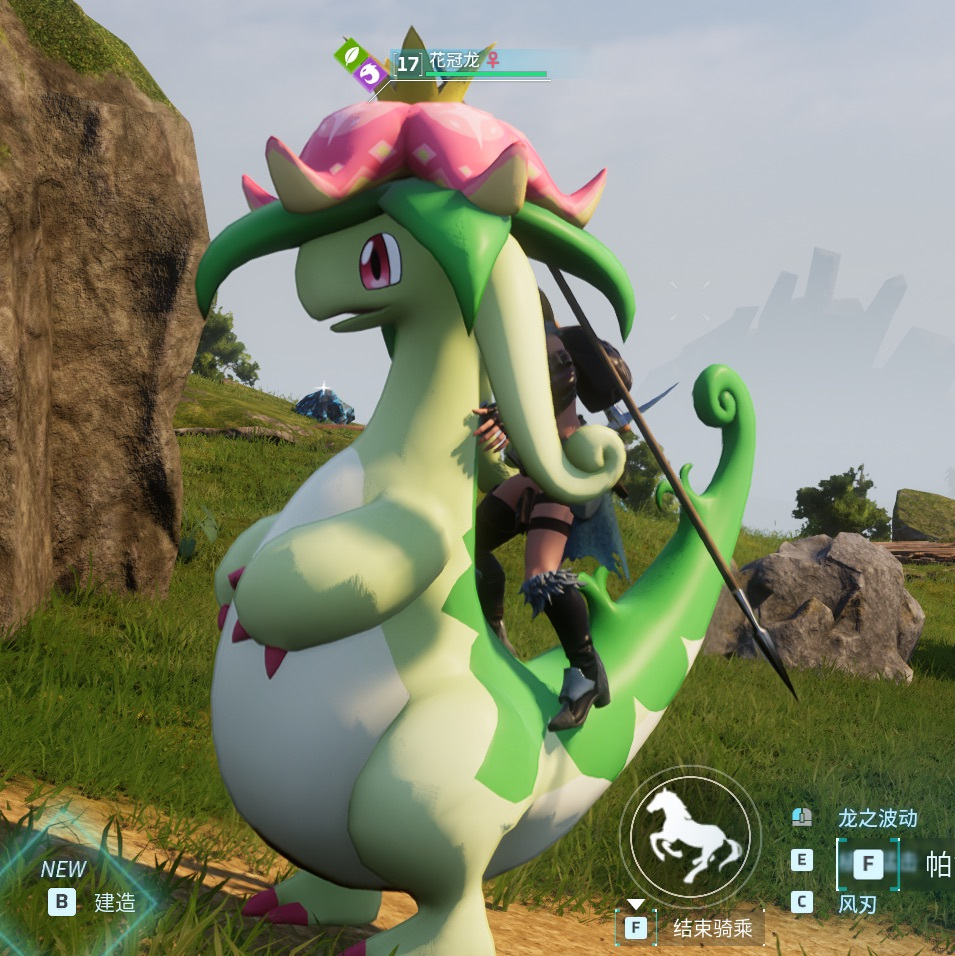Choose the 结束骑乘 dismount option

[711, 928]
